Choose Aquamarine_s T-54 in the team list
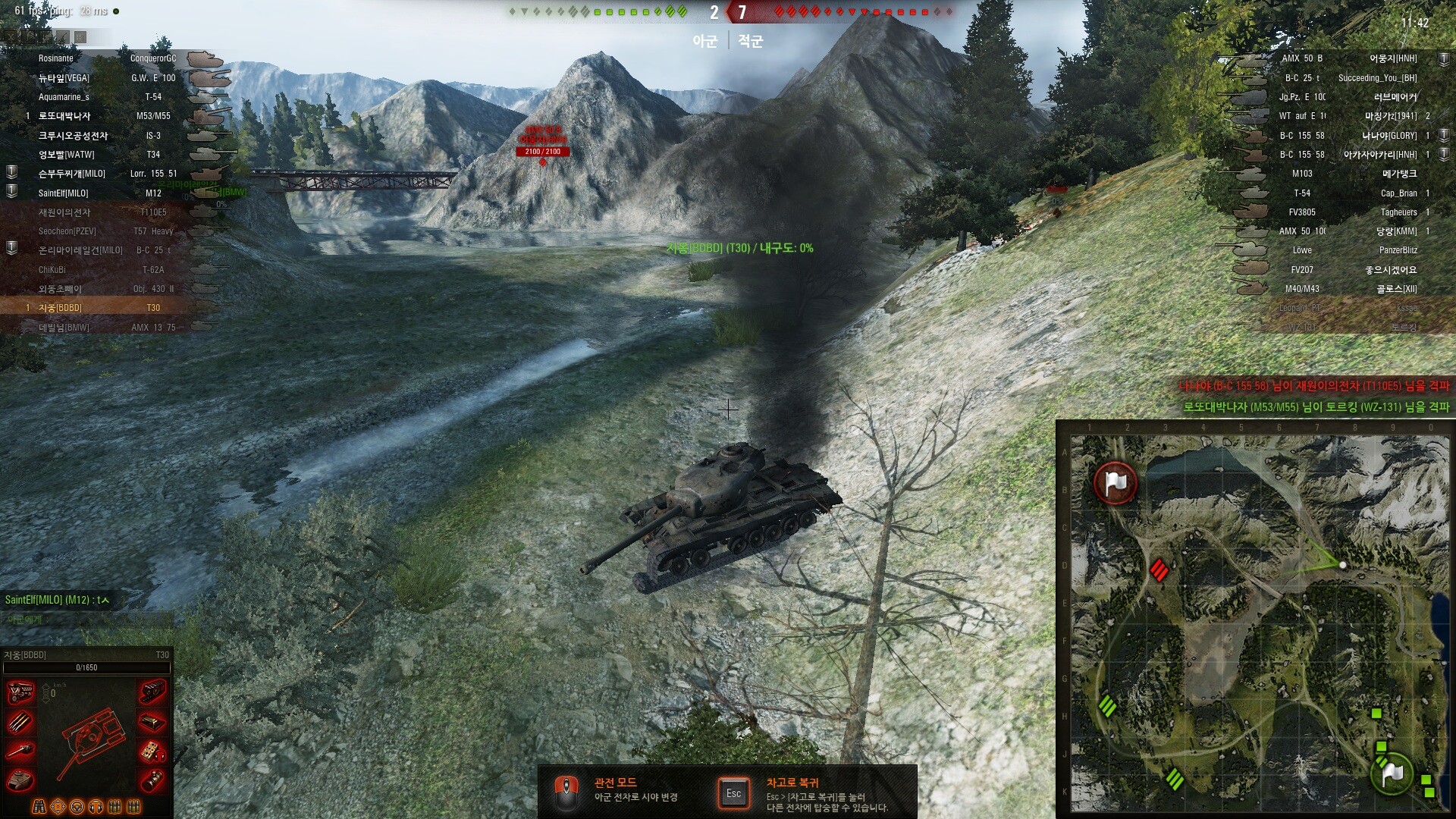This screenshot has height=819, width=1456. point(64,97)
